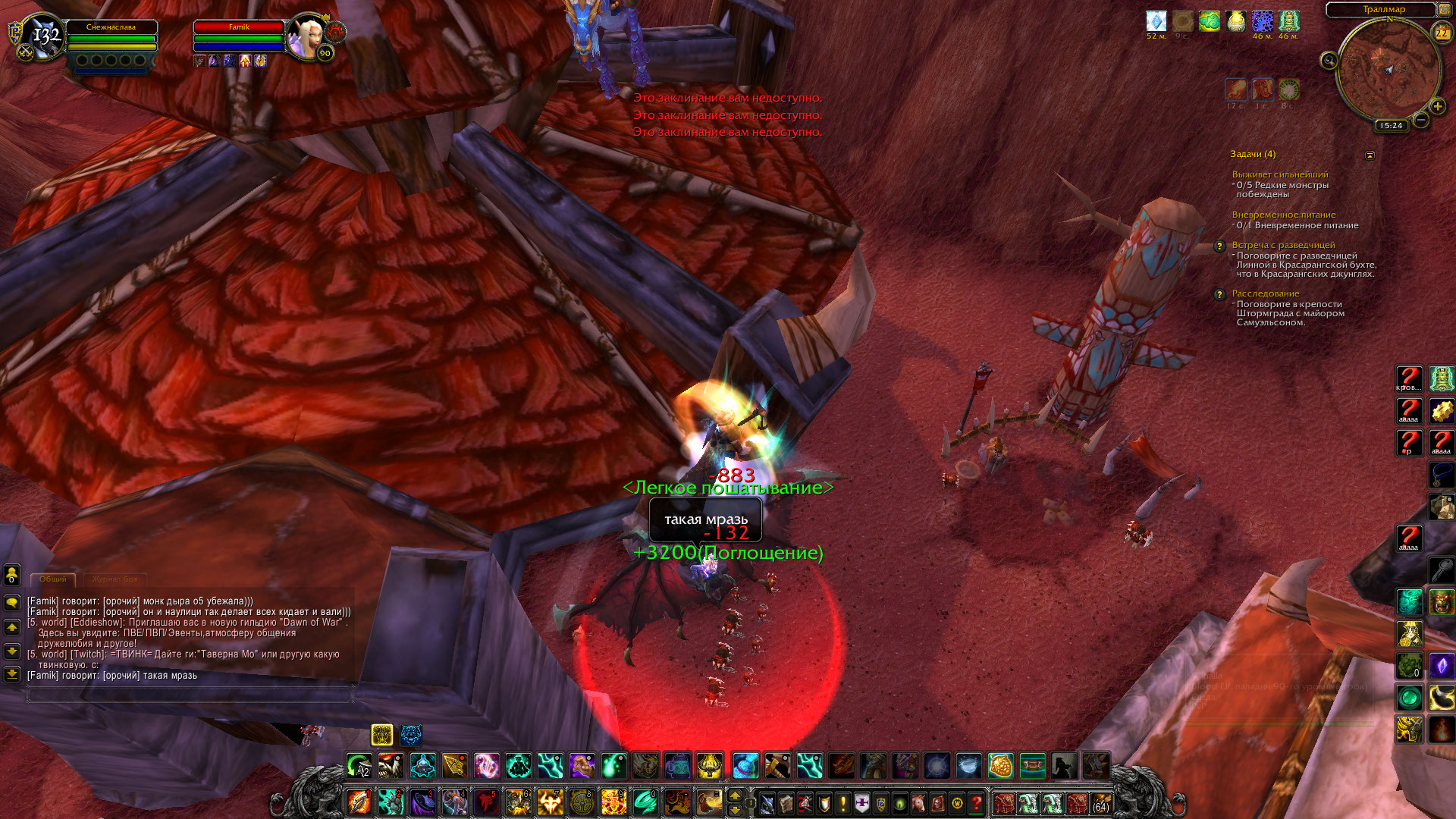Collapse the Задачи quest tracker
The width and height of the screenshot is (1456, 819).
[1370, 155]
